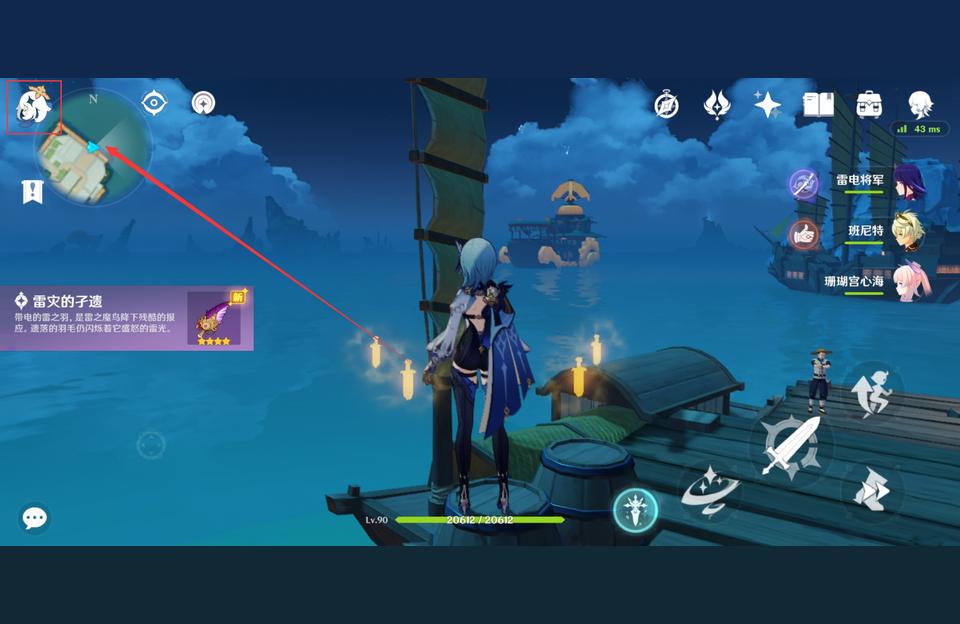Screen dimensions: 960x624
Task: Open the quest log bookmark icon
Action: point(32,192)
